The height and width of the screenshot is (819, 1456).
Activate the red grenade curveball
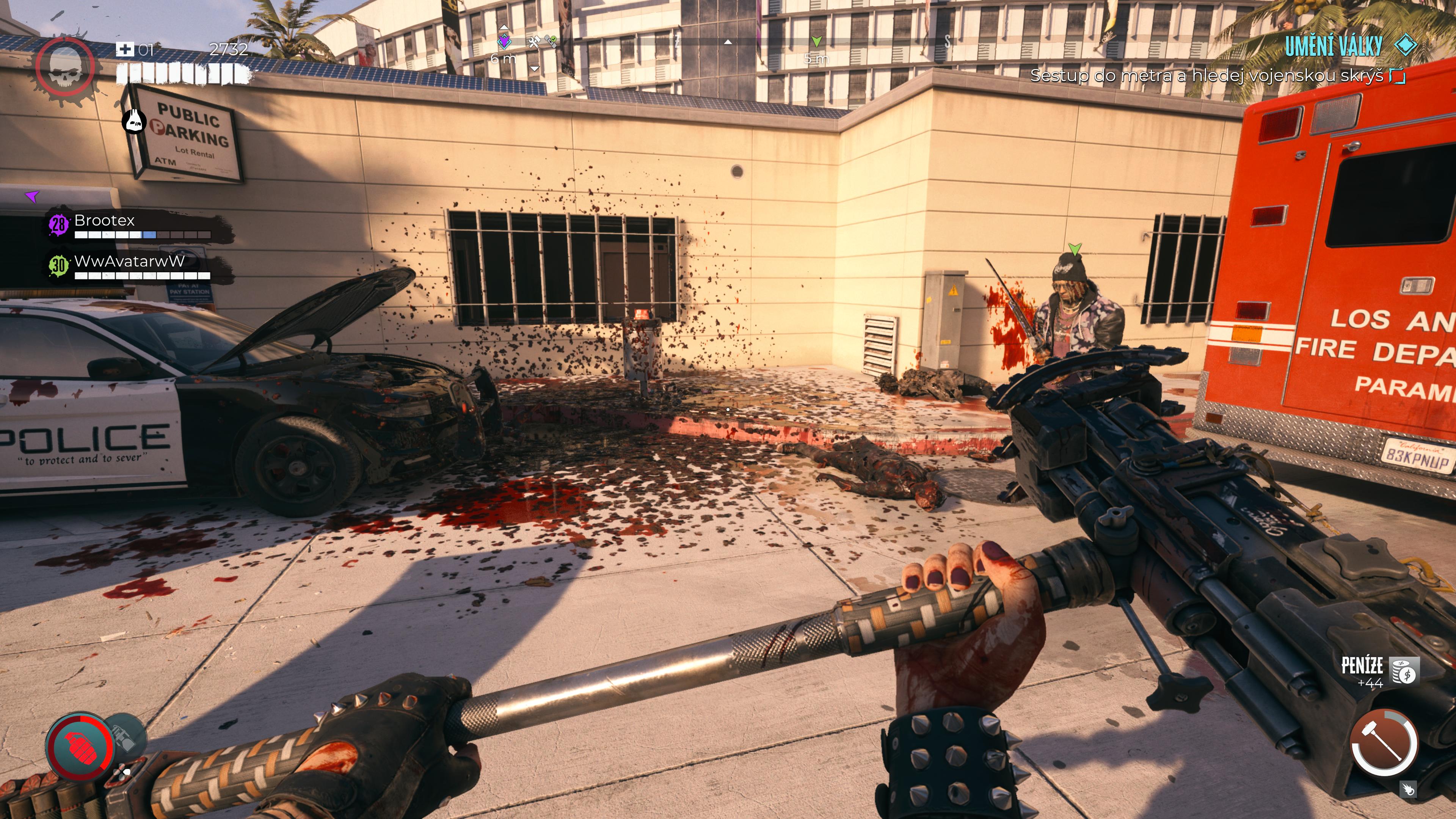(80, 747)
